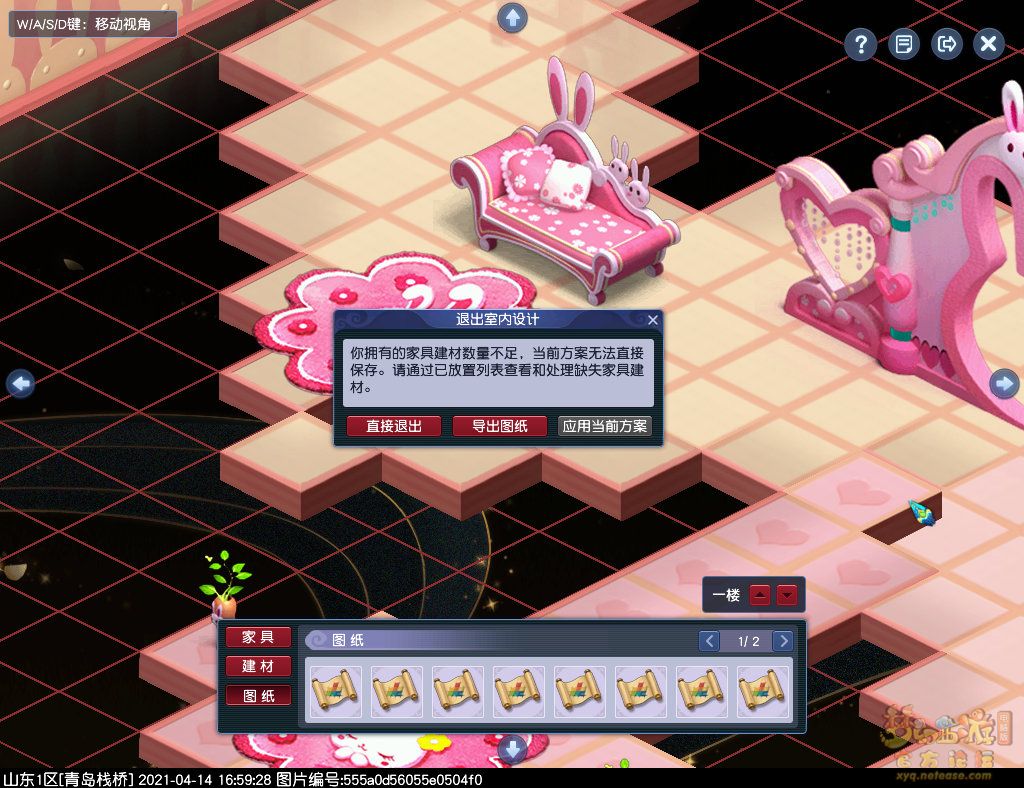The image size is (1024, 788).
Task: Switch to the 家具 furniture tab
Action: tap(258, 637)
